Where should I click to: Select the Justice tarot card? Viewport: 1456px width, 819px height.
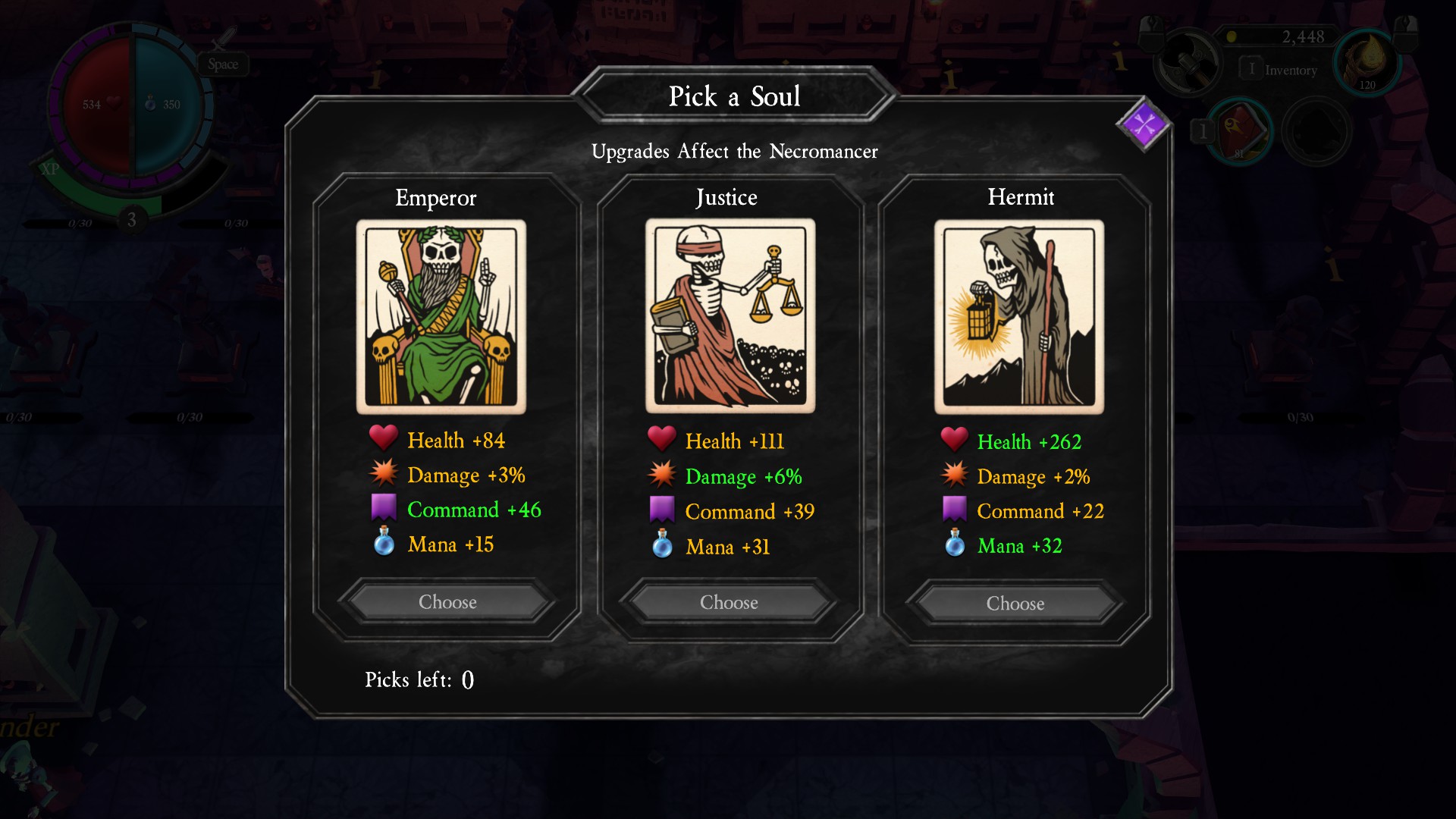coord(730,315)
